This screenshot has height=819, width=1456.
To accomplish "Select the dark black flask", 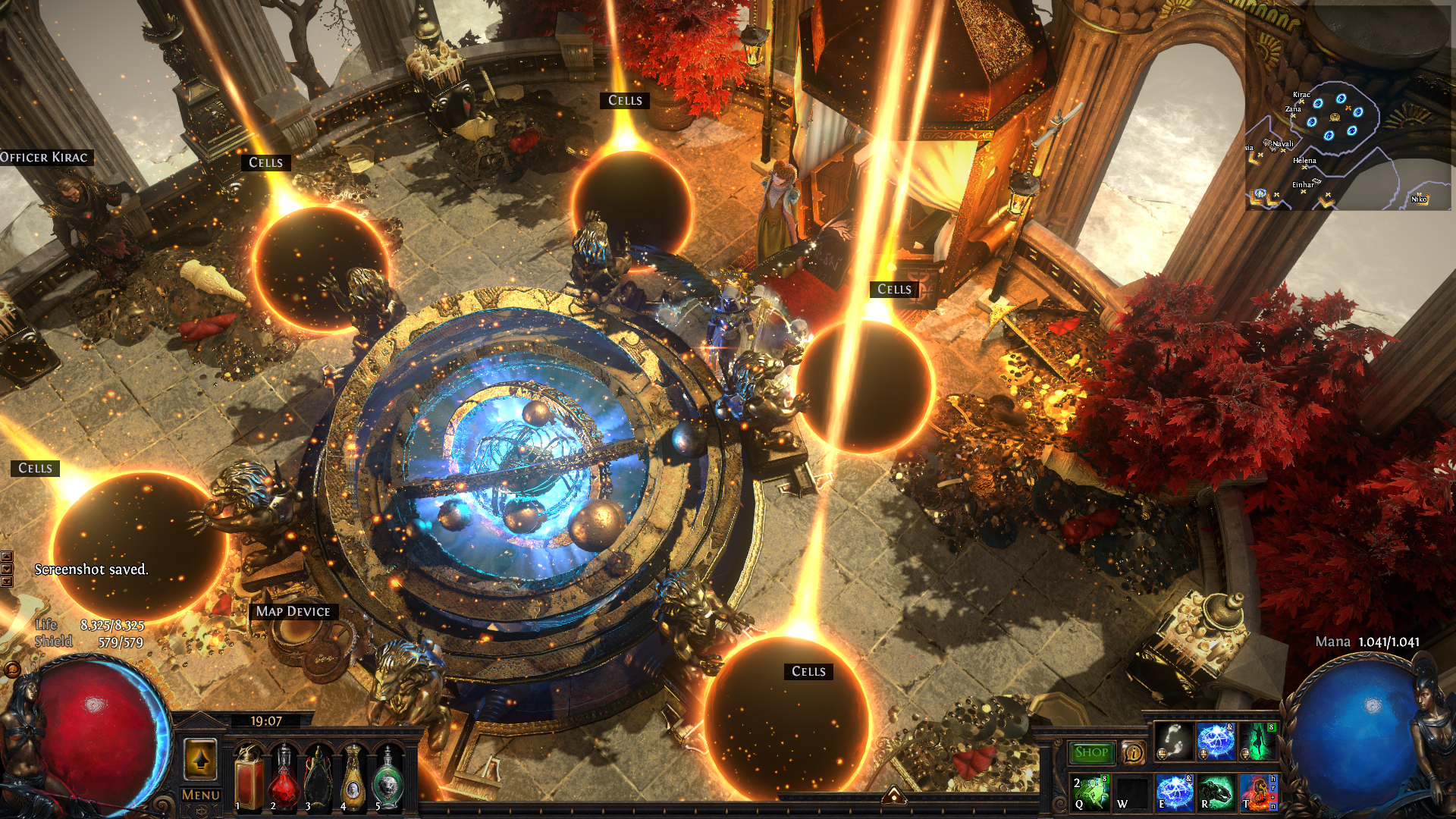I will coord(318,777).
